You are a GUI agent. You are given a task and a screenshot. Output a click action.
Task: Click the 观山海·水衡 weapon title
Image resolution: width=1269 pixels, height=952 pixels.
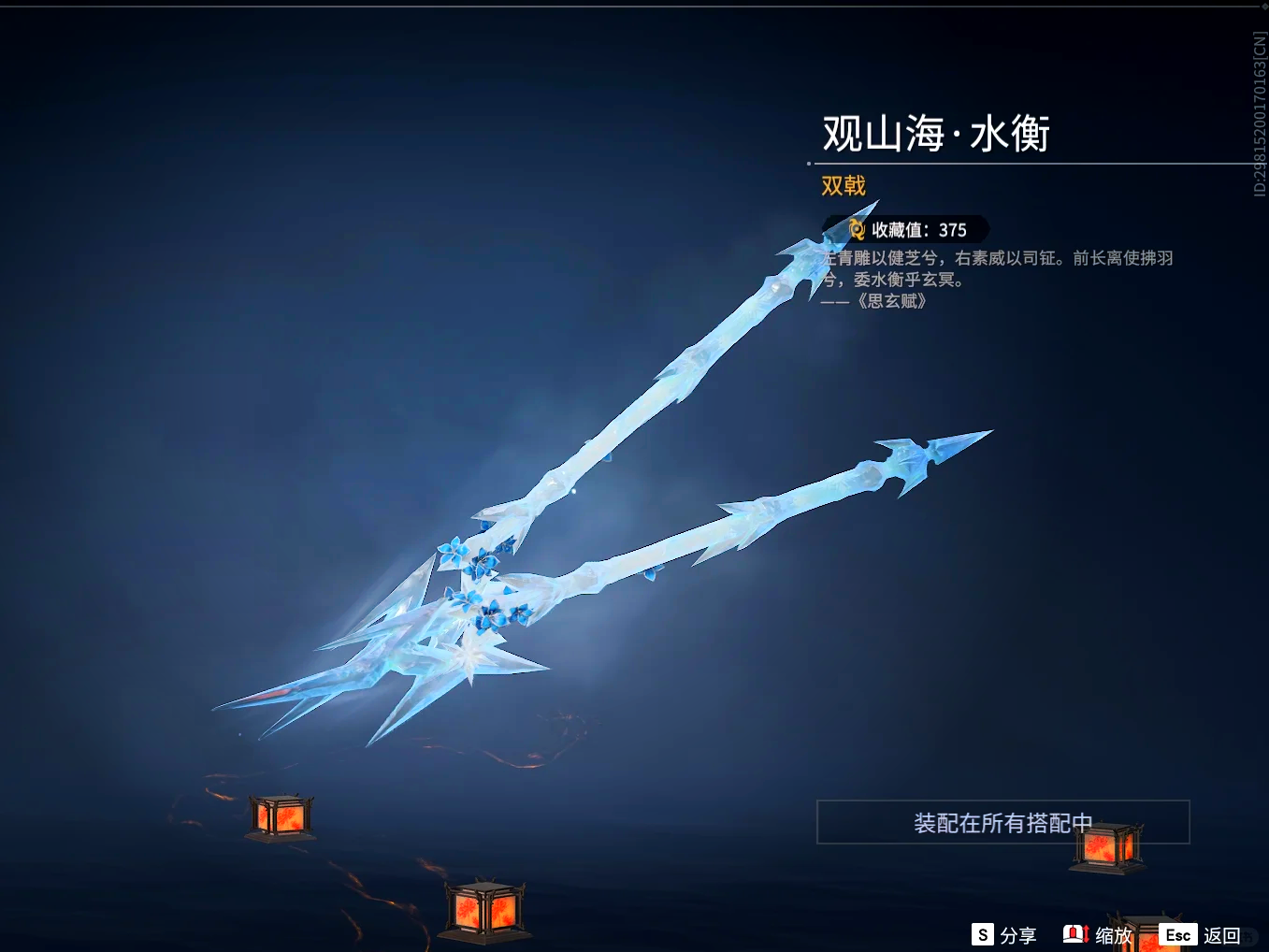click(936, 134)
